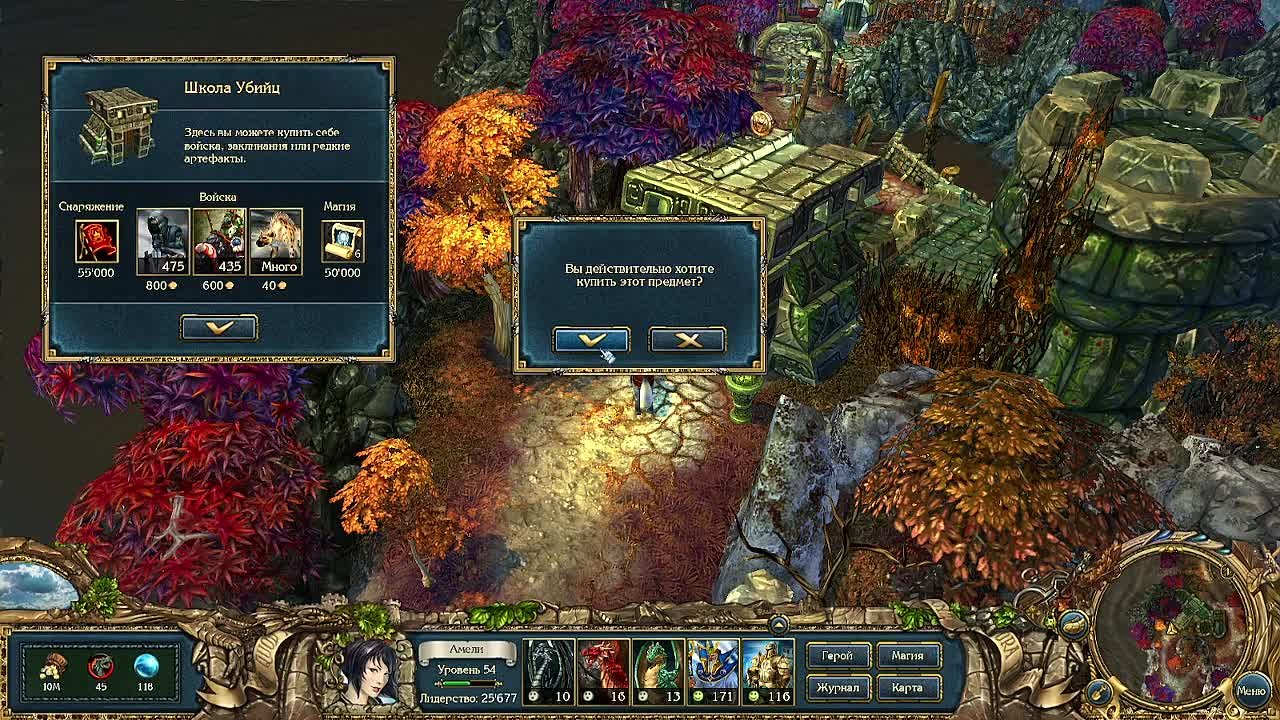This screenshot has height=720, width=1280.
Task: Open the Журнал quest journal
Action: pos(837,688)
